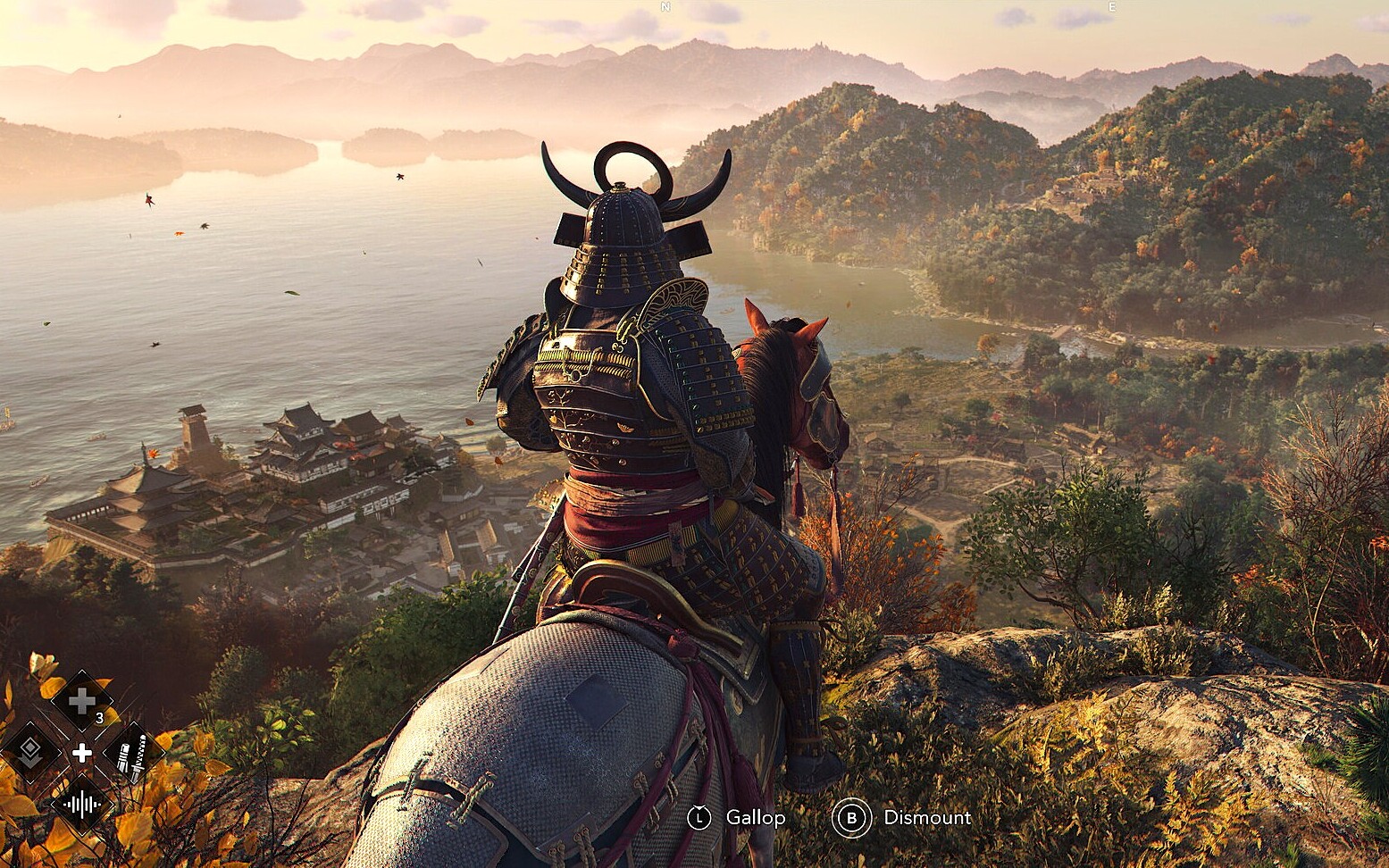Select the N marker on the compass
Screen dimensions: 1389x868
[x=665, y=9]
